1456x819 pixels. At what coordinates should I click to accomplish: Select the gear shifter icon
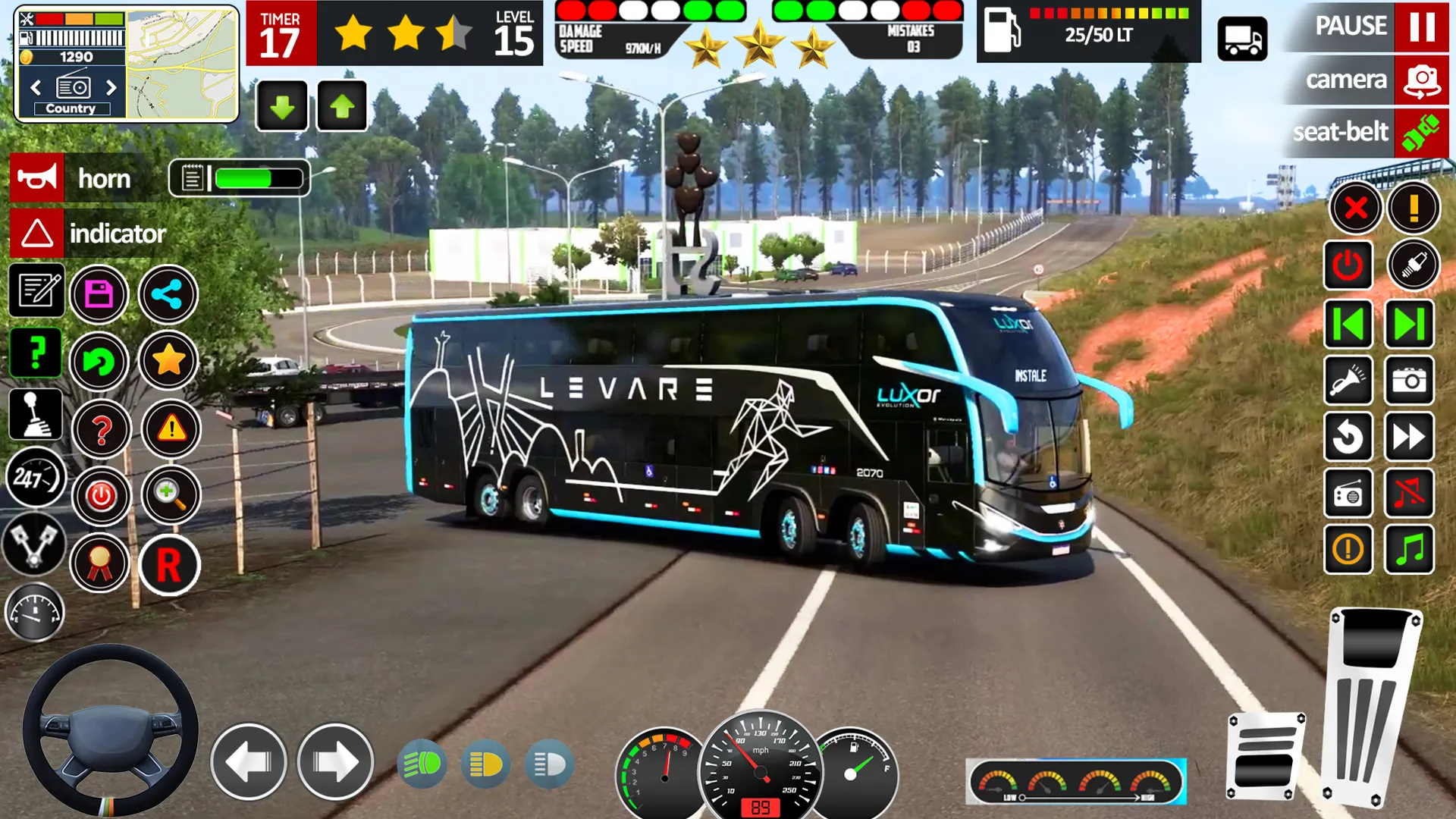pyautogui.click(x=34, y=413)
